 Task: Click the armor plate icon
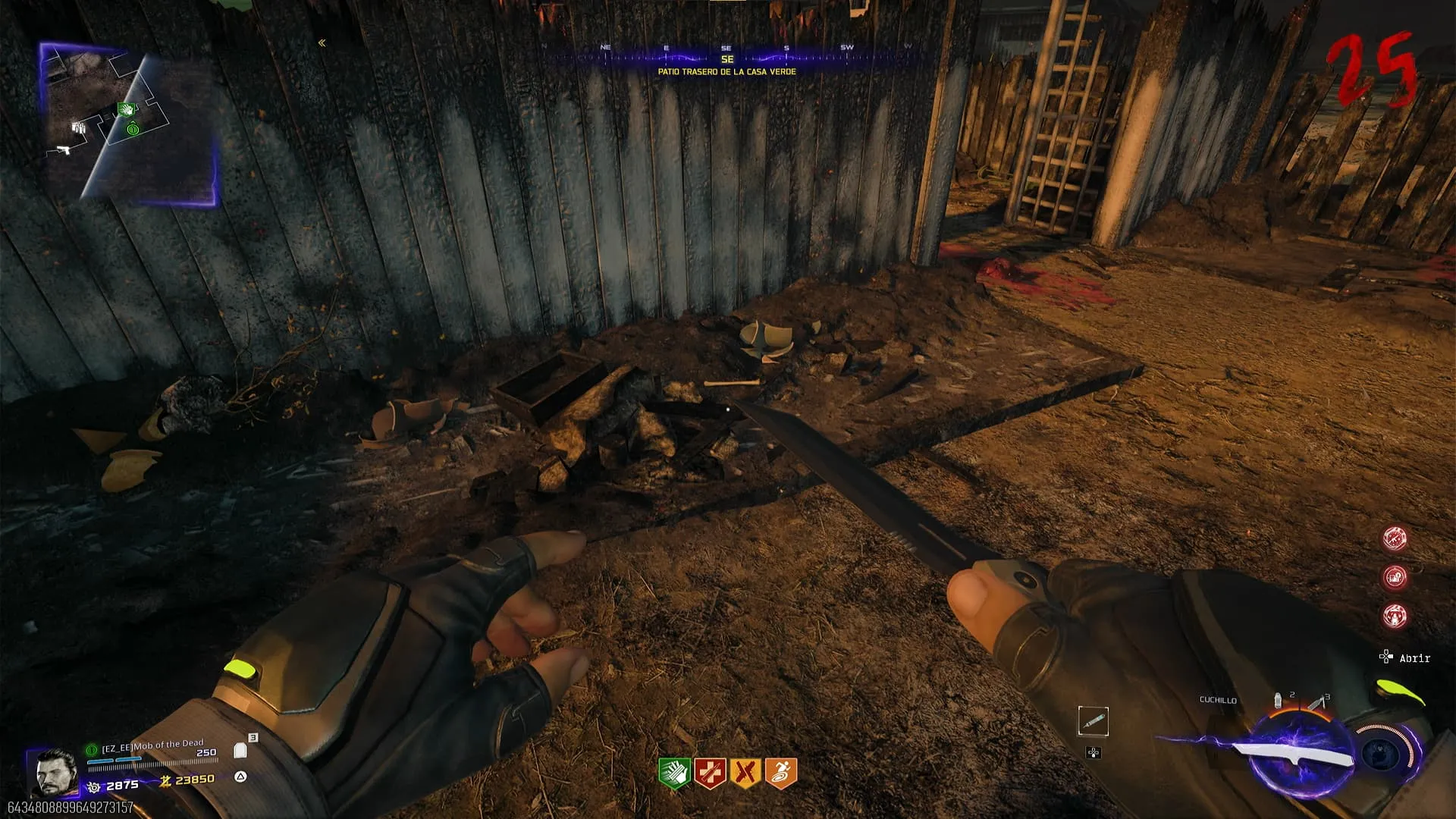240,751
